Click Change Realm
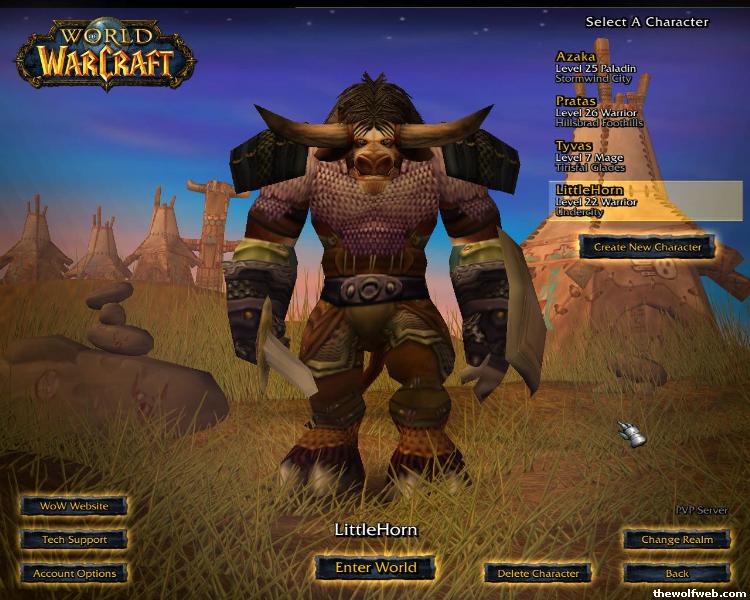The height and width of the screenshot is (600, 750). click(677, 540)
